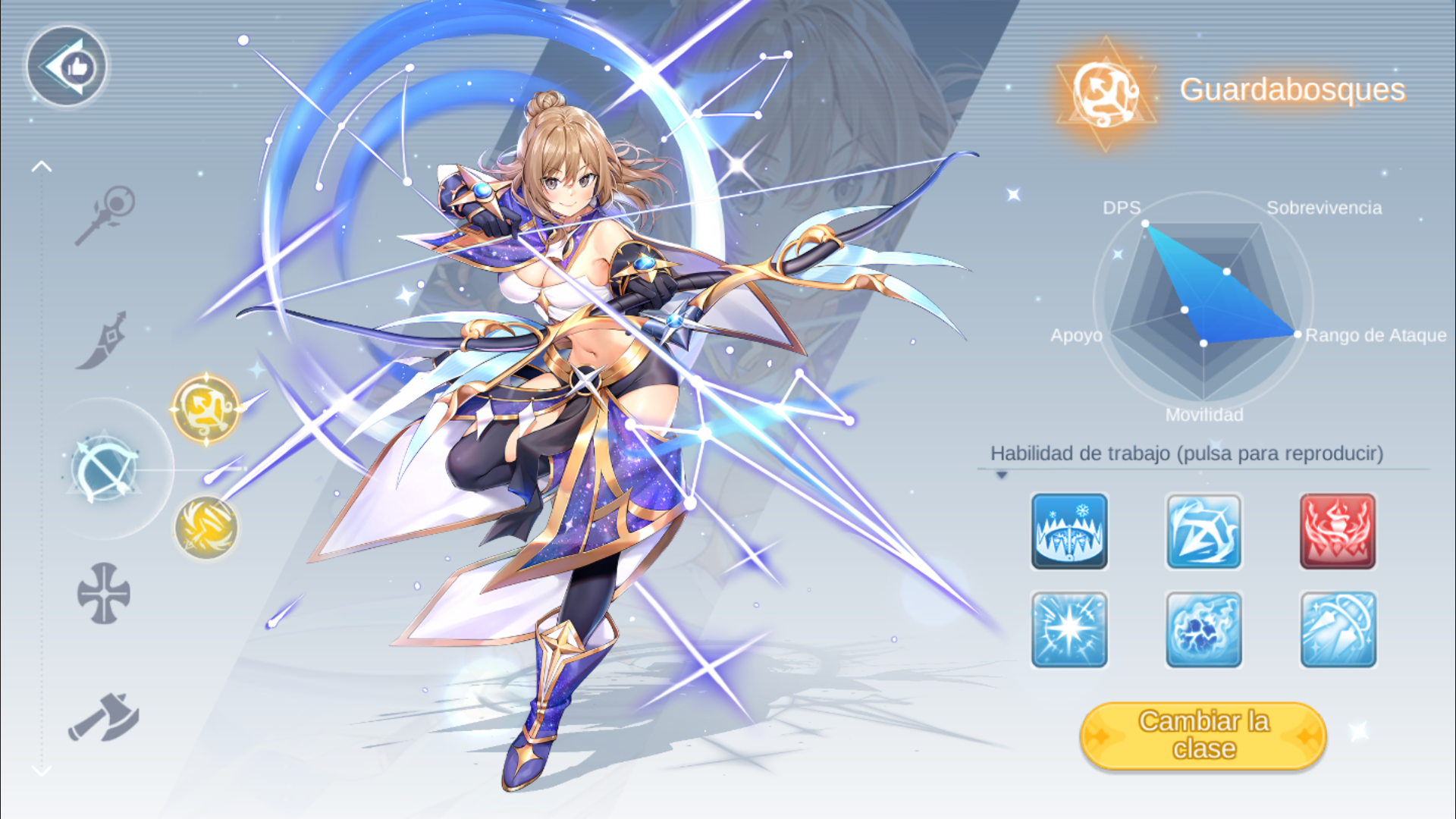
Task: Click the back arrow button
Action: coord(67,67)
